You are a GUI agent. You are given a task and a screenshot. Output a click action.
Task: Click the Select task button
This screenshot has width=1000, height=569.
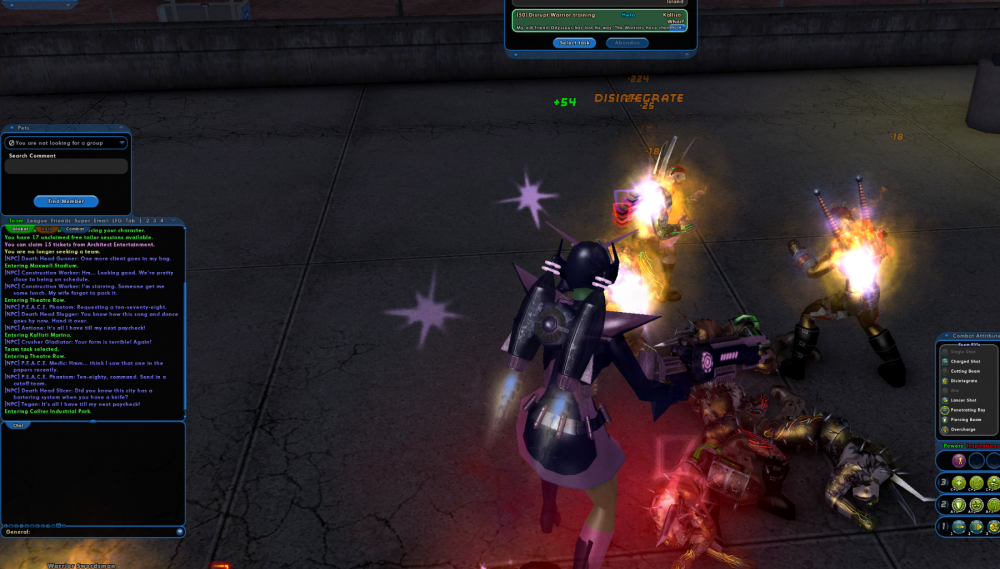(575, 43)
